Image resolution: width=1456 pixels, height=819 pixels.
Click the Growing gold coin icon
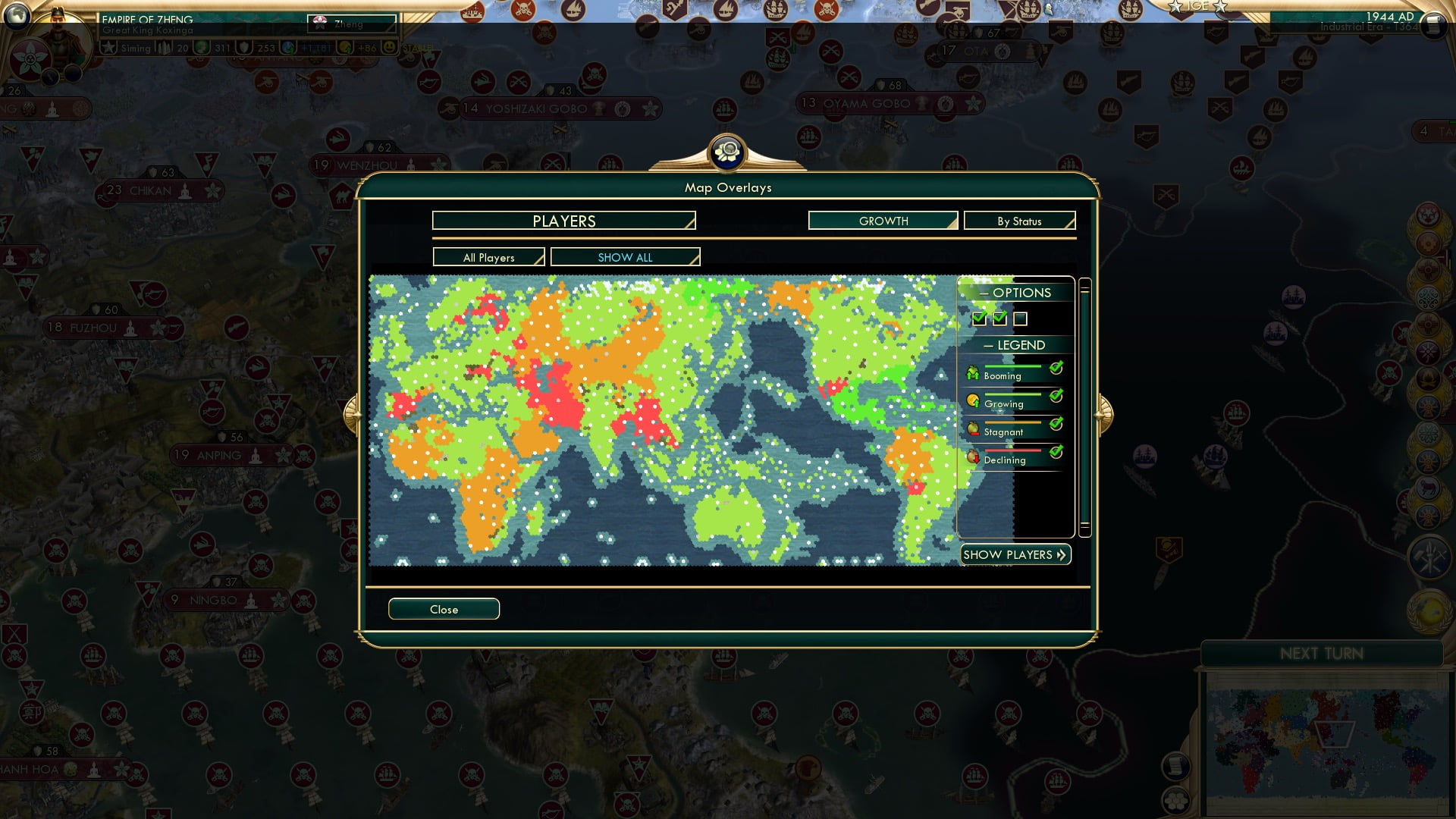[x=973, y=400]
